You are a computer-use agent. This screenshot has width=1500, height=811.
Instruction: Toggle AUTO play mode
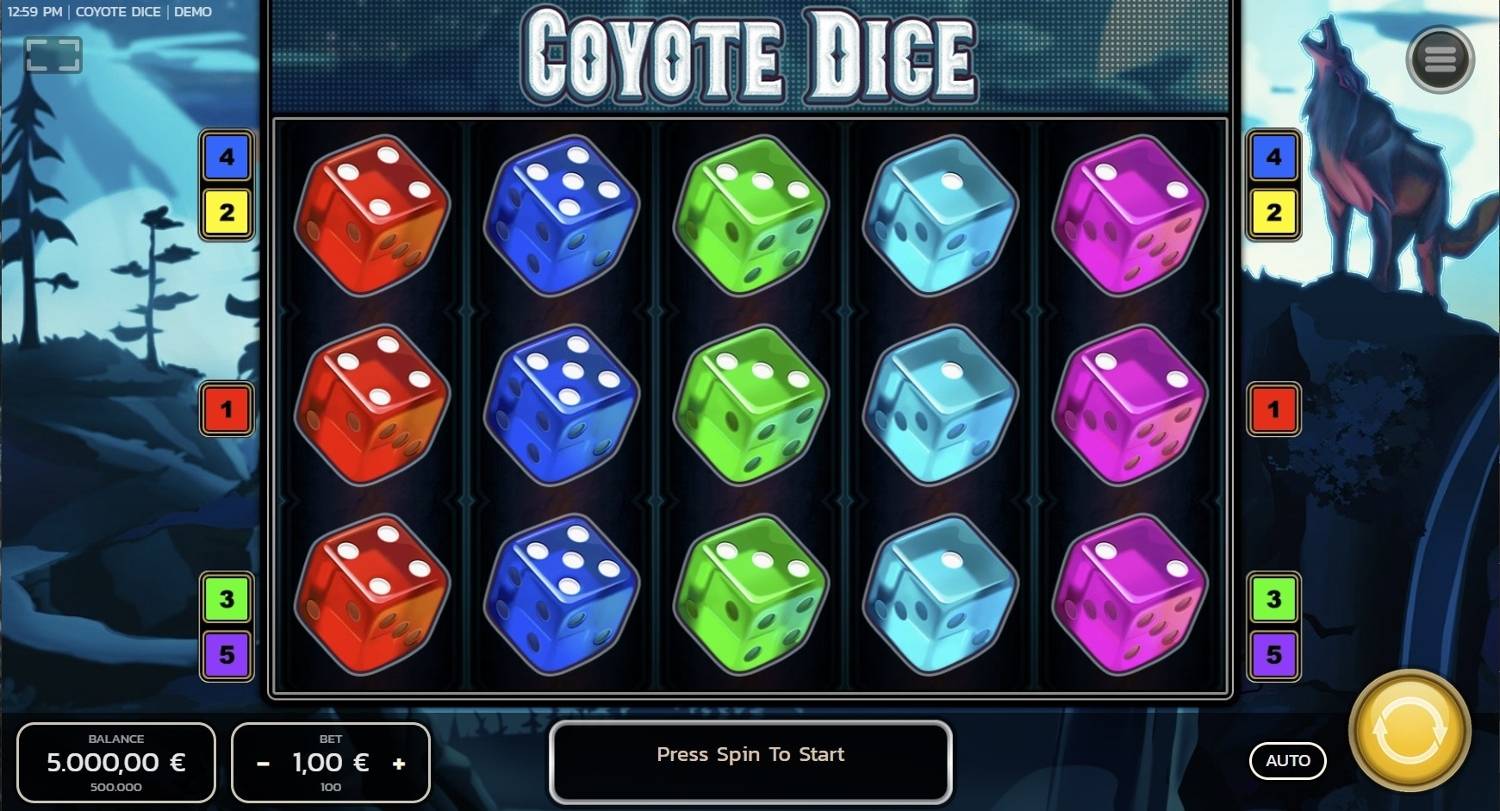tap(1288, 761)
